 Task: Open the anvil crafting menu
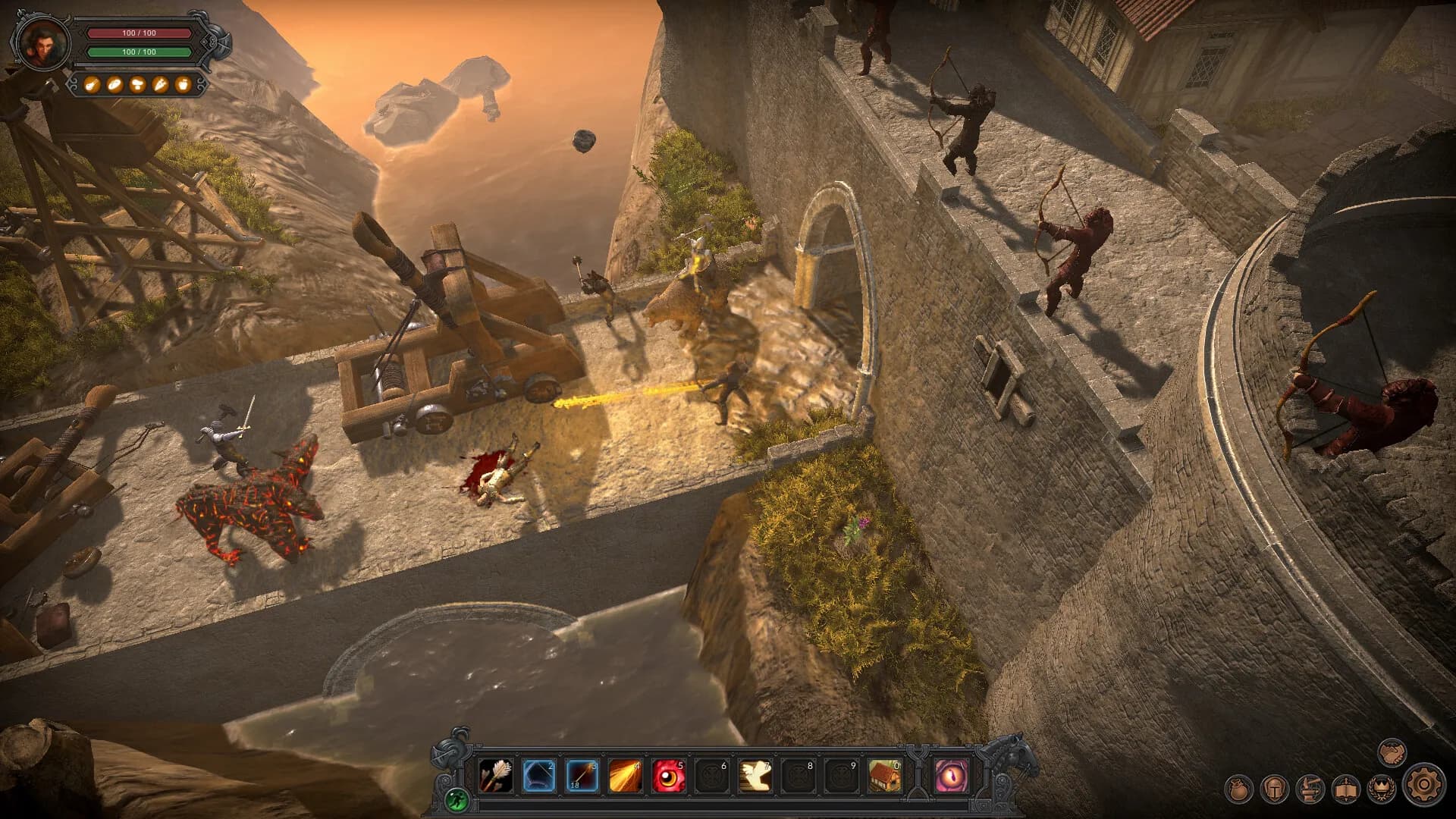(1310, 789)
